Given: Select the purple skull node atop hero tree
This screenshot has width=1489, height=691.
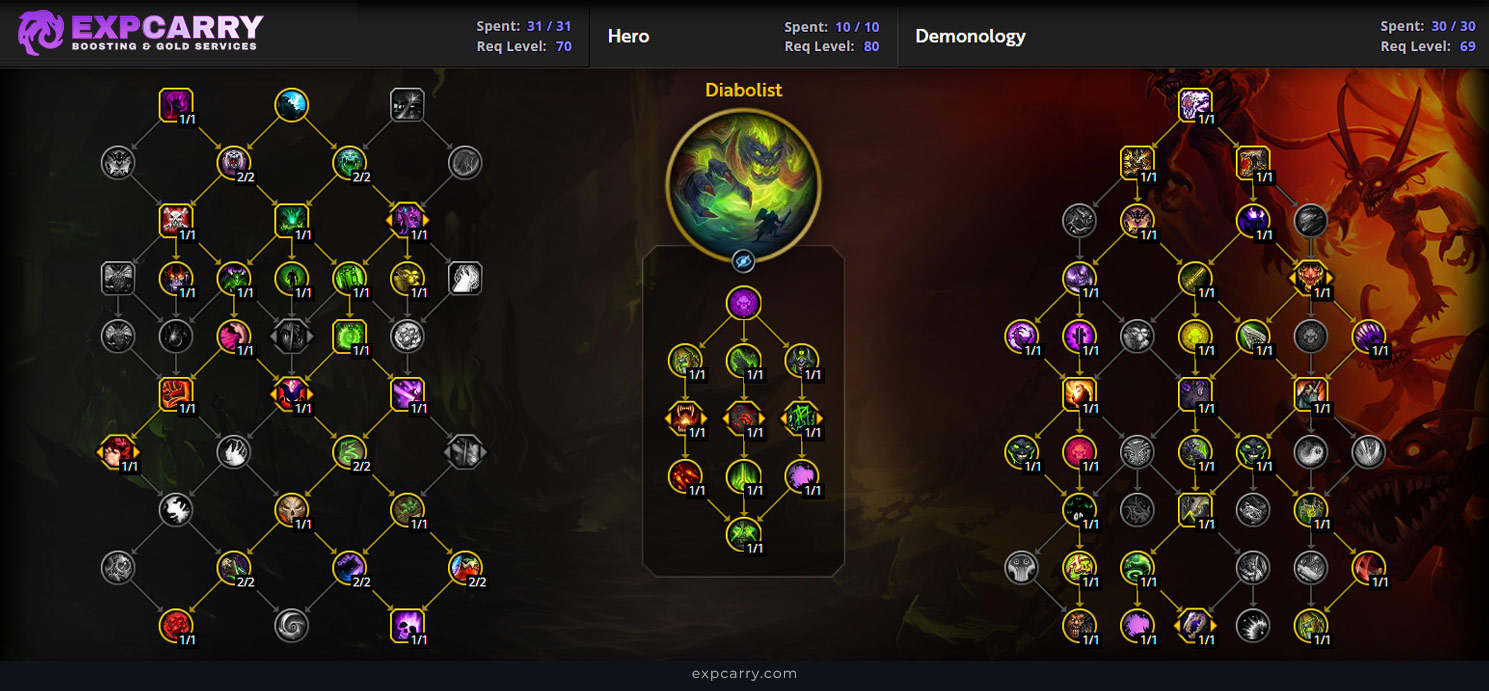Looking at the screenshot, I should [x=743, y=303].
